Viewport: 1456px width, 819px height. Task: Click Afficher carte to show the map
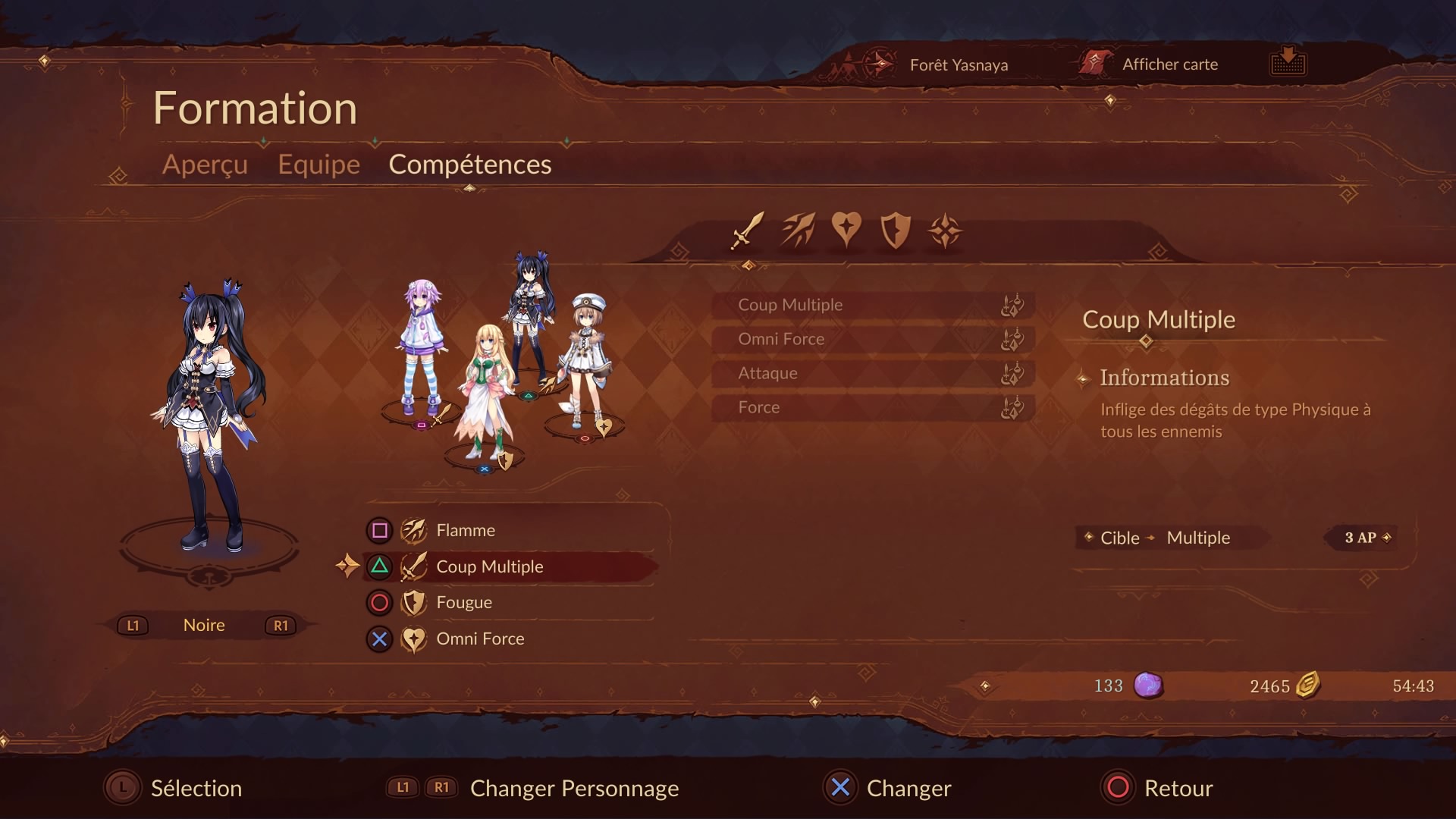pos(1169,64)
